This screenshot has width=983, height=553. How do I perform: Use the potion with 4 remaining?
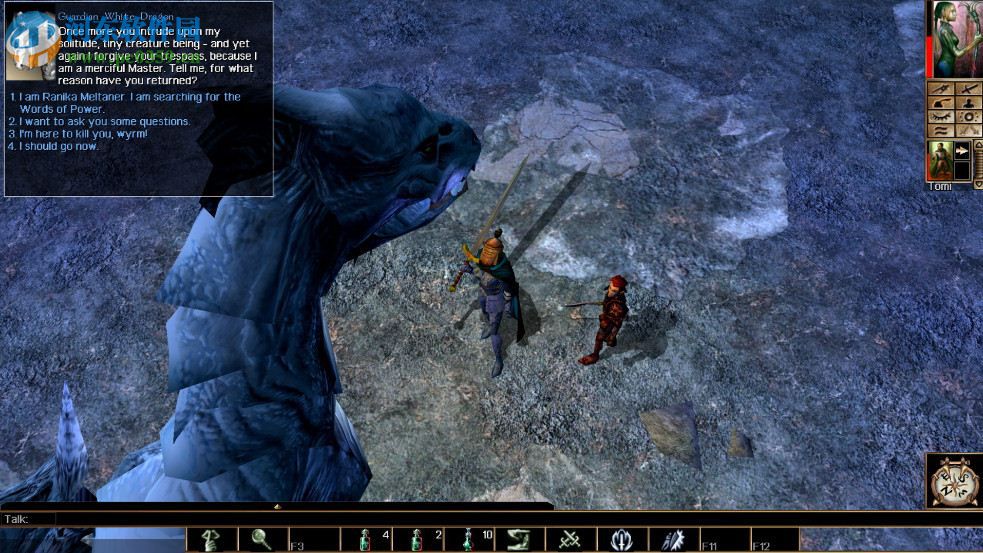coord(365,540)
